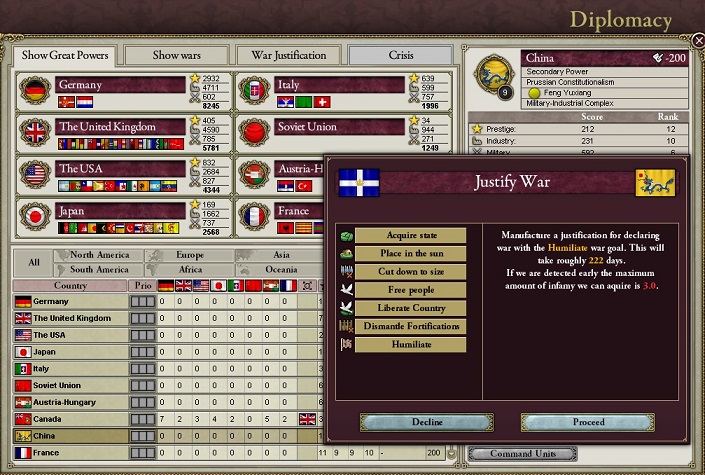This screenshot has width=705, height=475.
Task: Open the Crisis tab
Action: pyautogui.click(x=401, y=54)
